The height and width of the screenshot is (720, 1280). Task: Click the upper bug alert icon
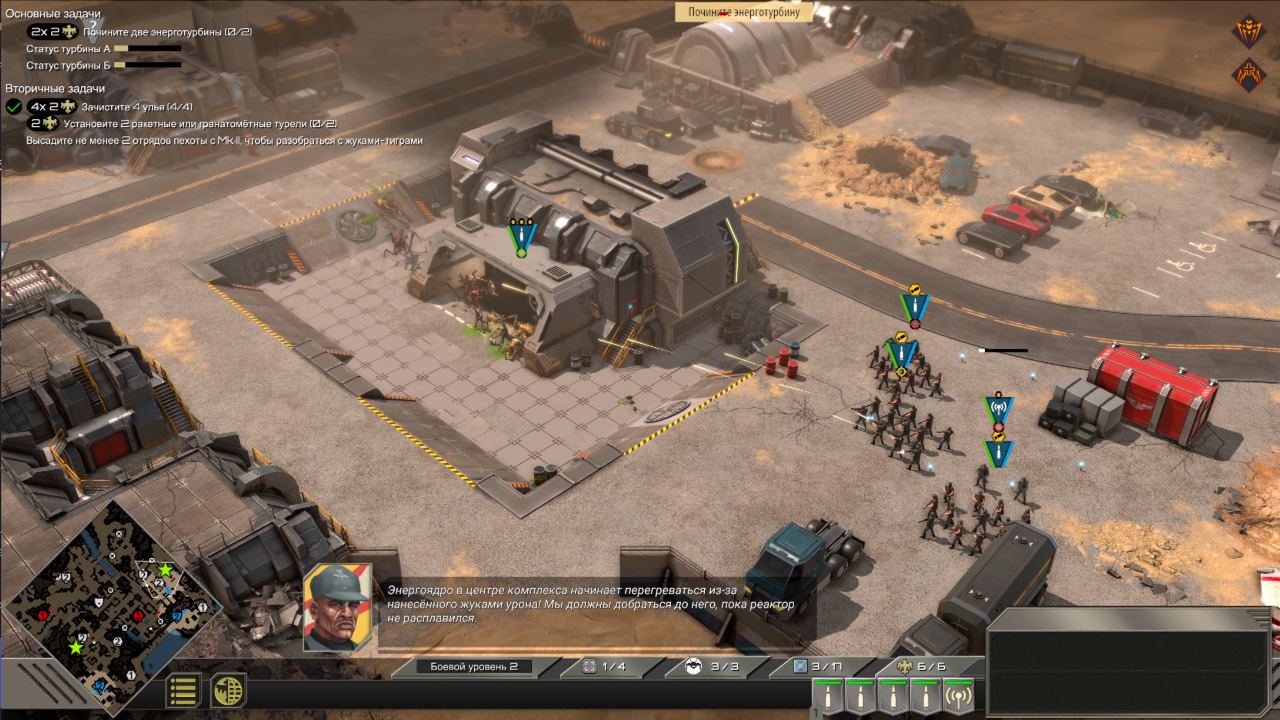pyautogui.click(x=1248, y=32)
